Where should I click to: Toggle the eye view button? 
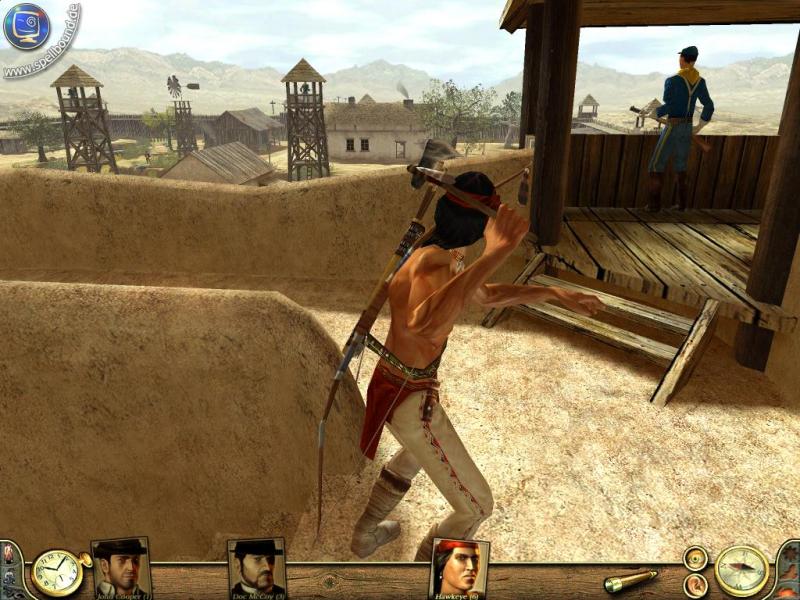point(695,559)
